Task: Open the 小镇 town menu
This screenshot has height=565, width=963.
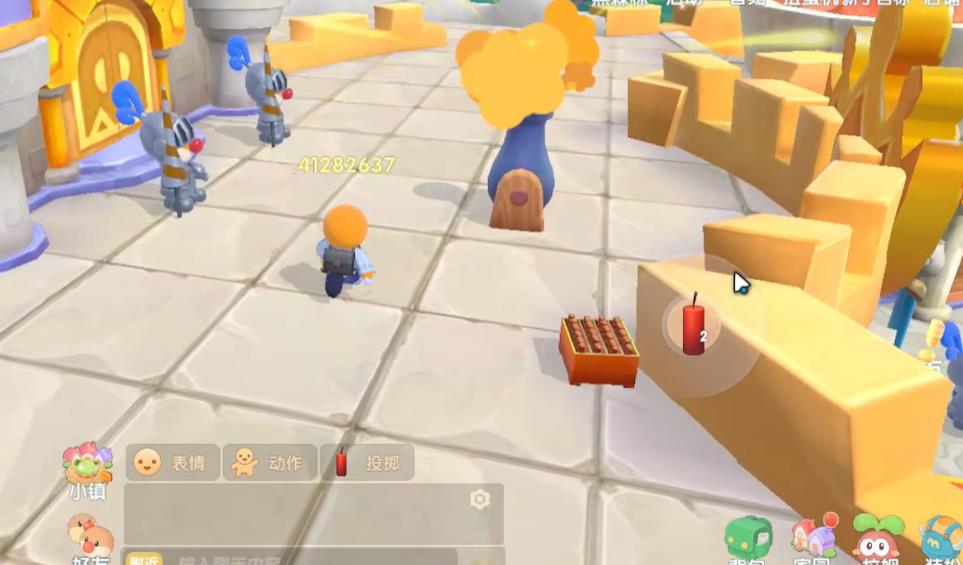Action: (87, 469)
